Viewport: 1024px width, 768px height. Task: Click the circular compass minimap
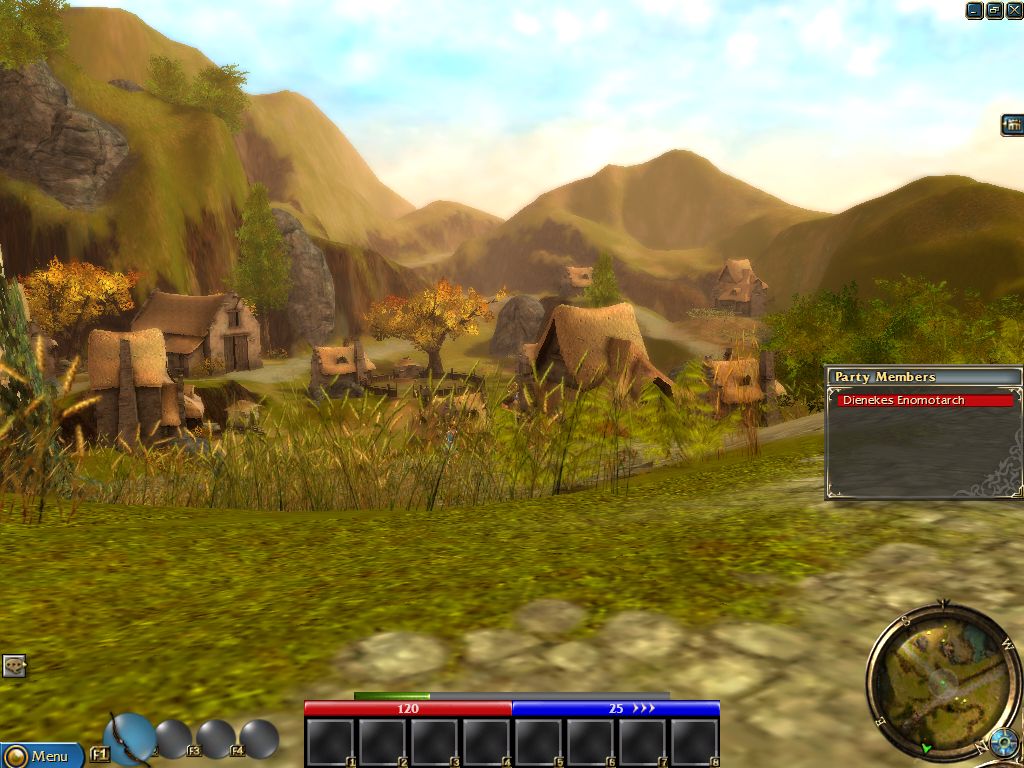click(941, 681)
